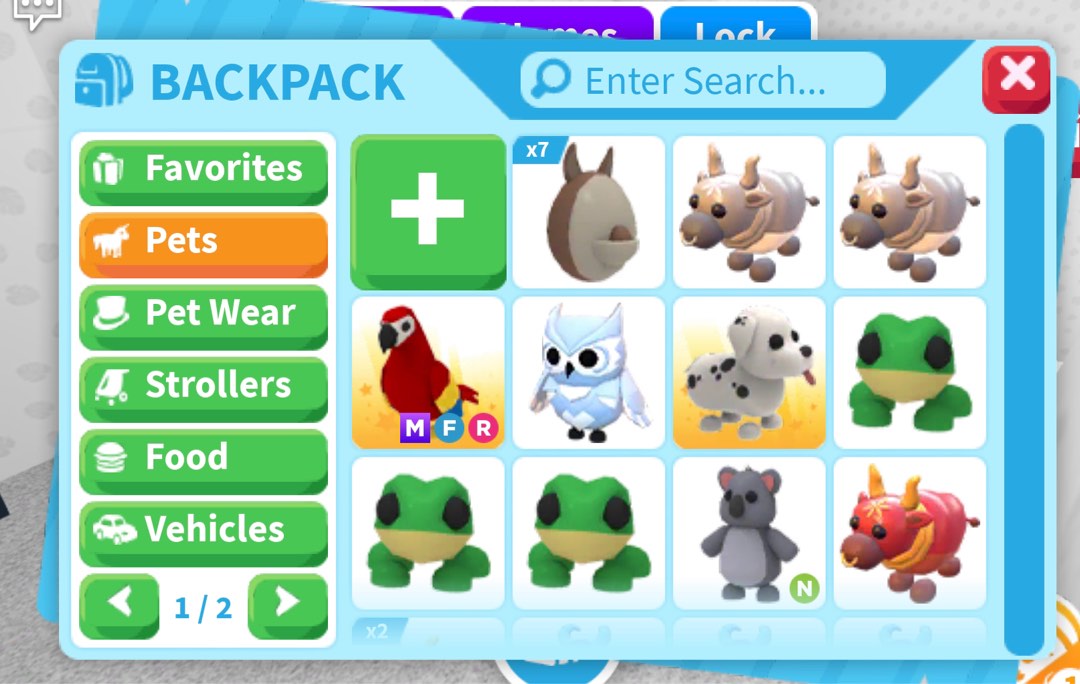Go to the previous category page
This screenshot has width=1080, height=684.
[x=119, y=604]
